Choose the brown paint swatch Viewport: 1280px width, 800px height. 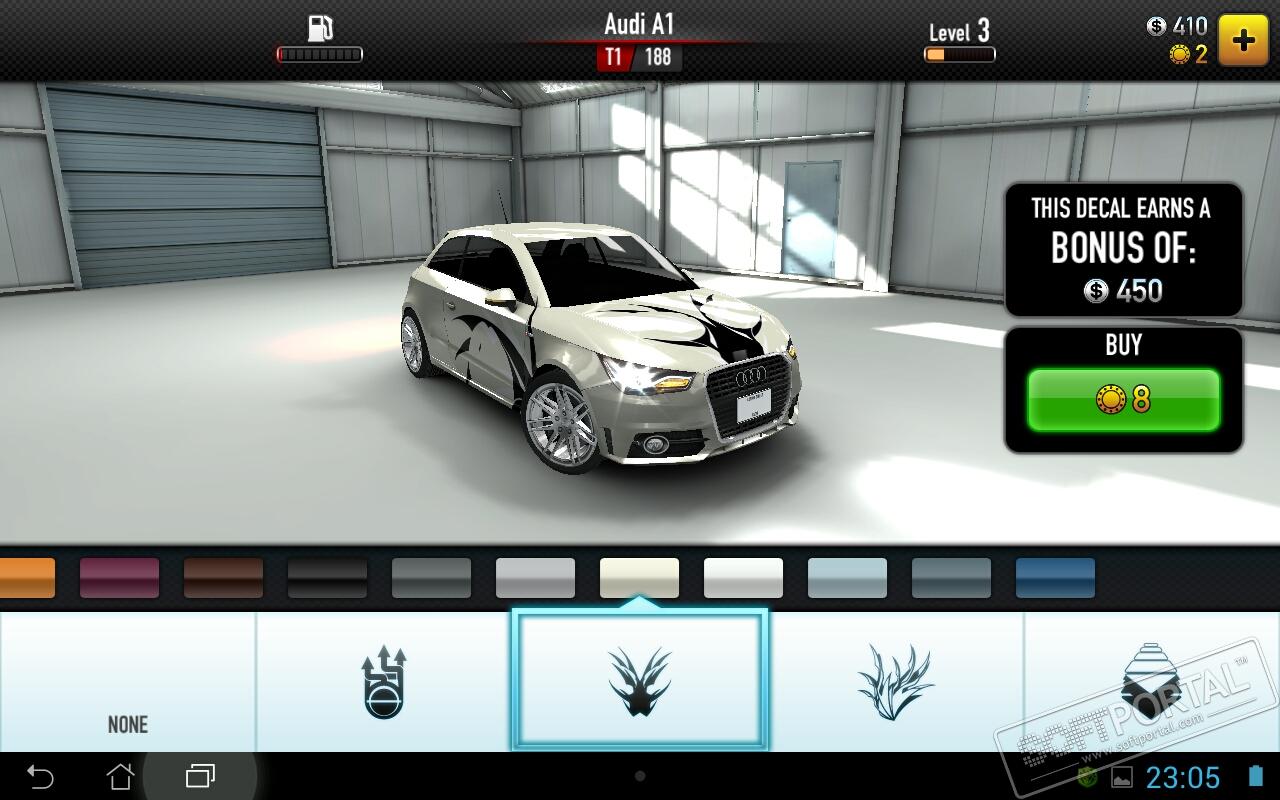coord(223,578)
